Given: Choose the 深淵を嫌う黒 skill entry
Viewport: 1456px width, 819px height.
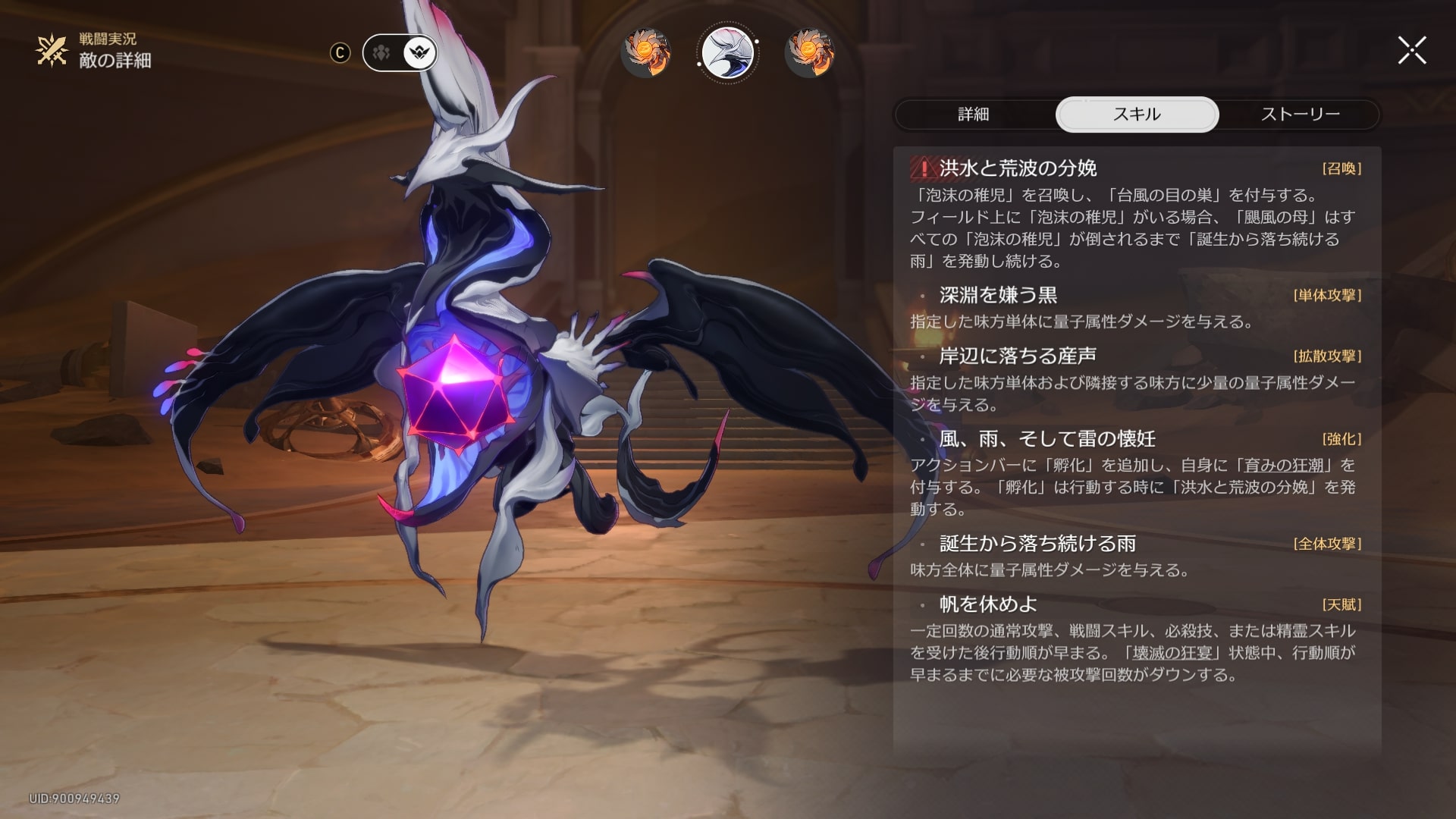Looking at the screenshot, I should coord(998,295).
